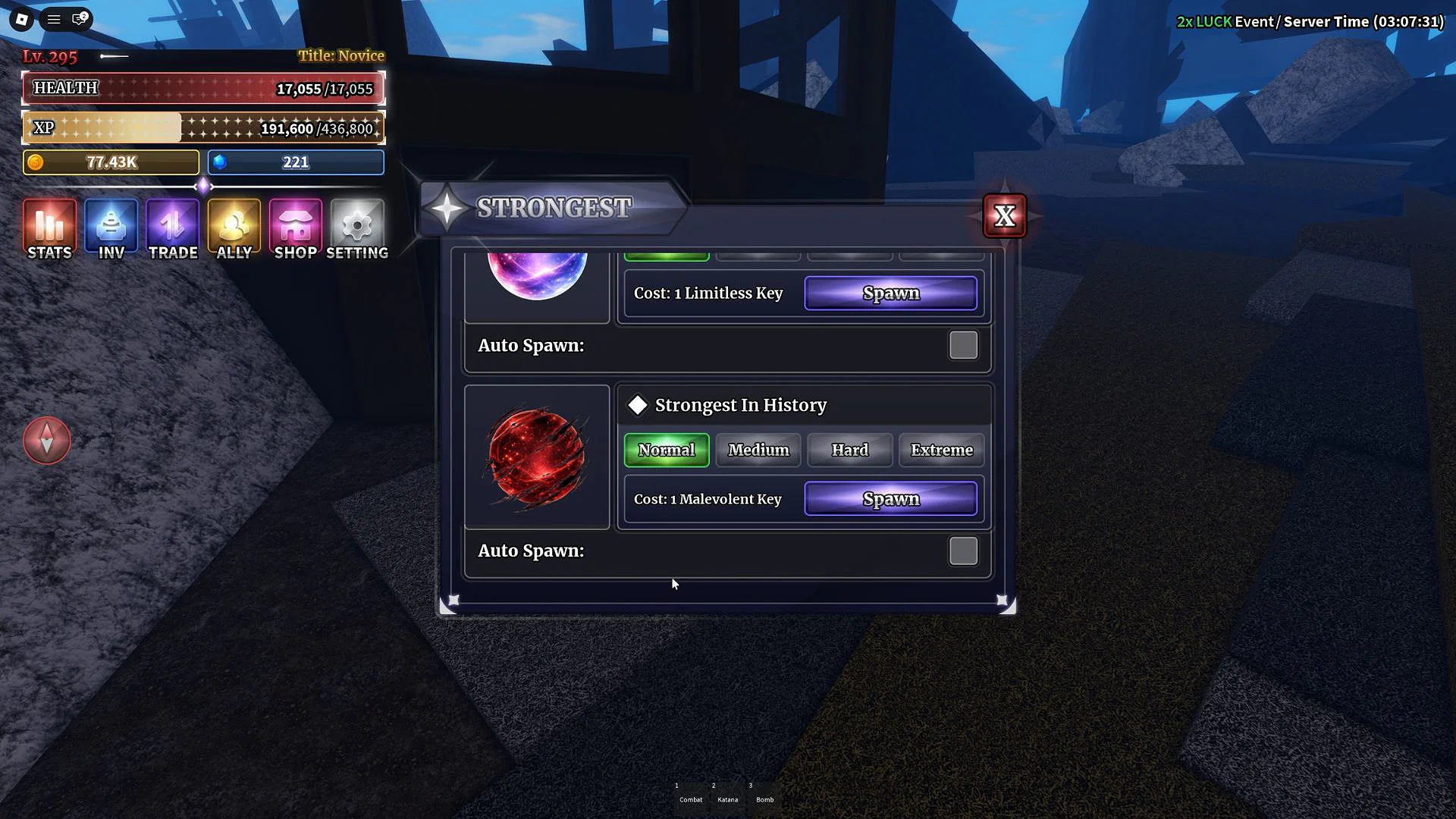Open the Stats menu
The width and height of the screenshot is (1456, 819).
coord(49,230)
